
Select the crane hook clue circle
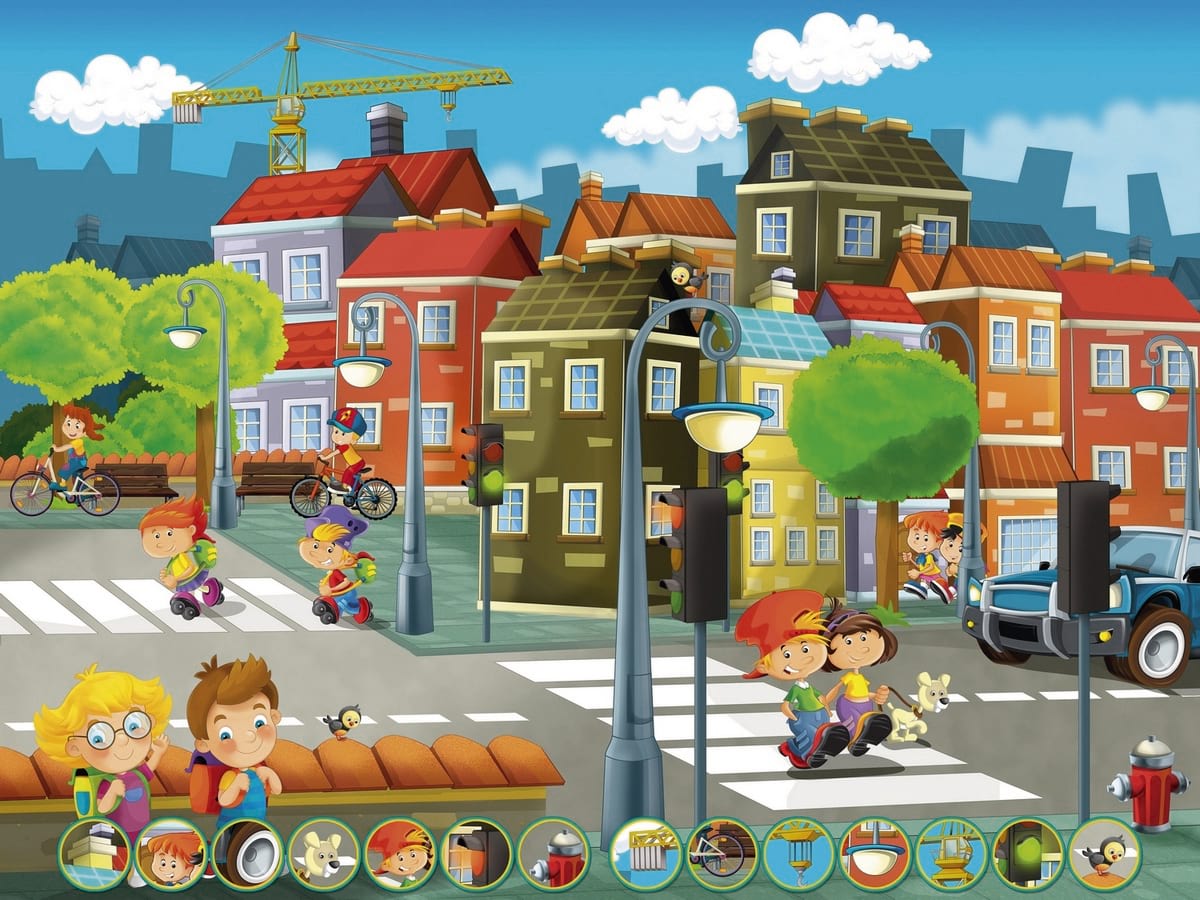point(799,854)
